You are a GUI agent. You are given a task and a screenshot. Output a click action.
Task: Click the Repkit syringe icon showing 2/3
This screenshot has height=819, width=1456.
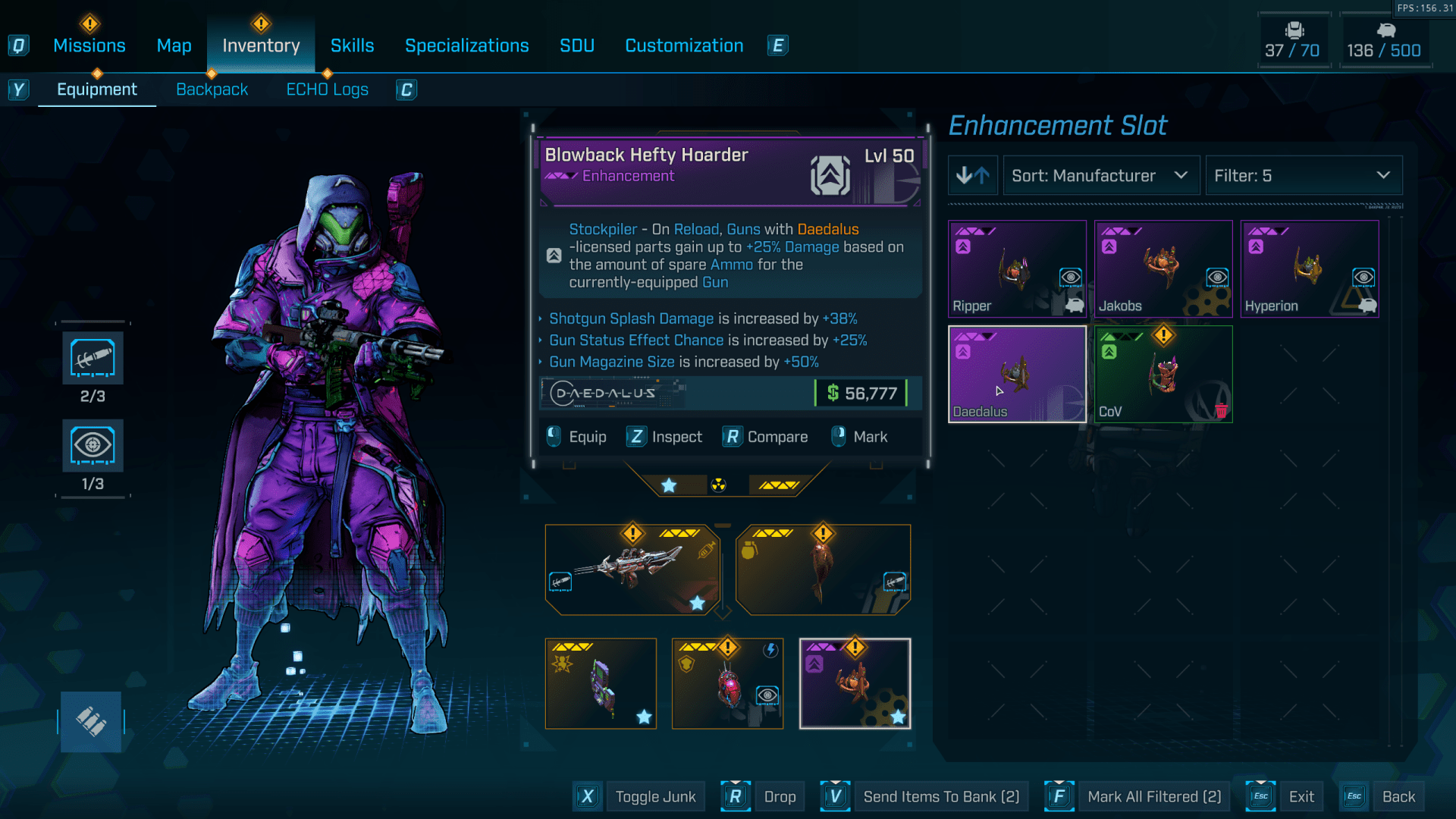click(x=92, y=357)
